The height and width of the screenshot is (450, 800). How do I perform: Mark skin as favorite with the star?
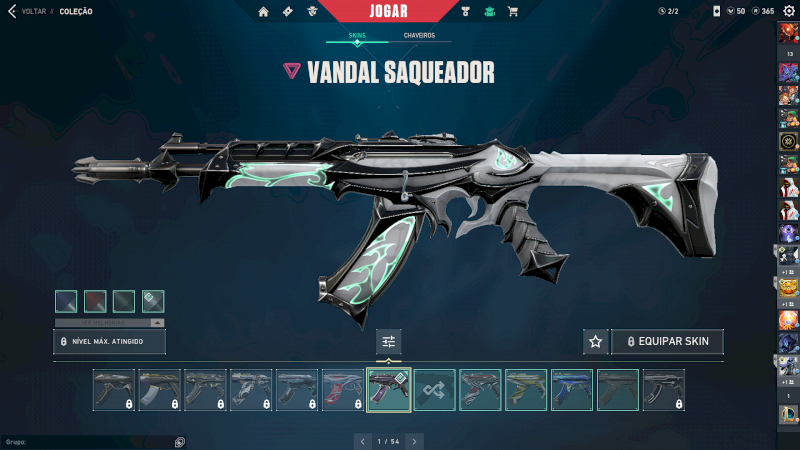595,342
